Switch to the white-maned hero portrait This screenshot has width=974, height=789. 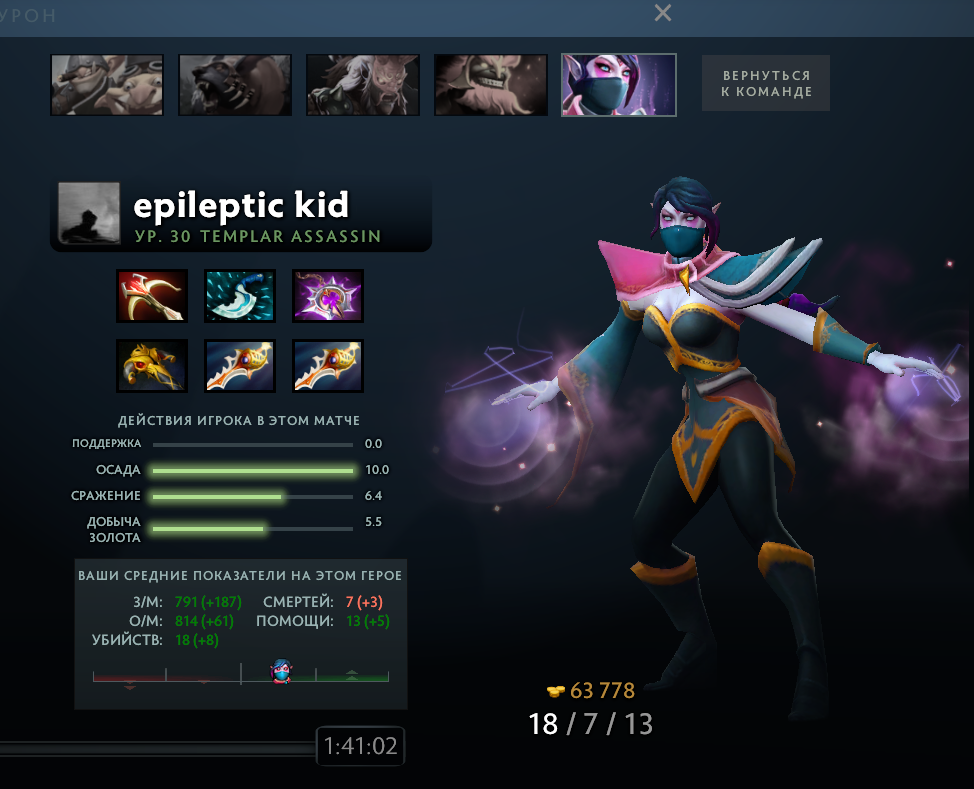pos(363,84)
